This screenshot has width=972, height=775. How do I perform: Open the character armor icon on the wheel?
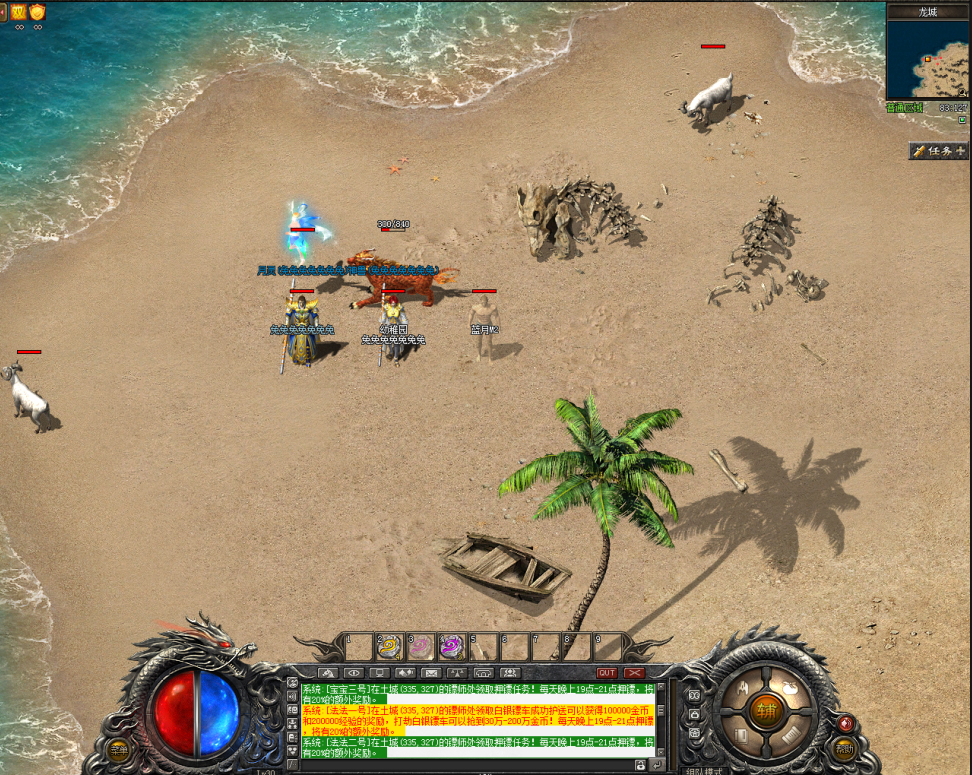[x=743, y=688]
